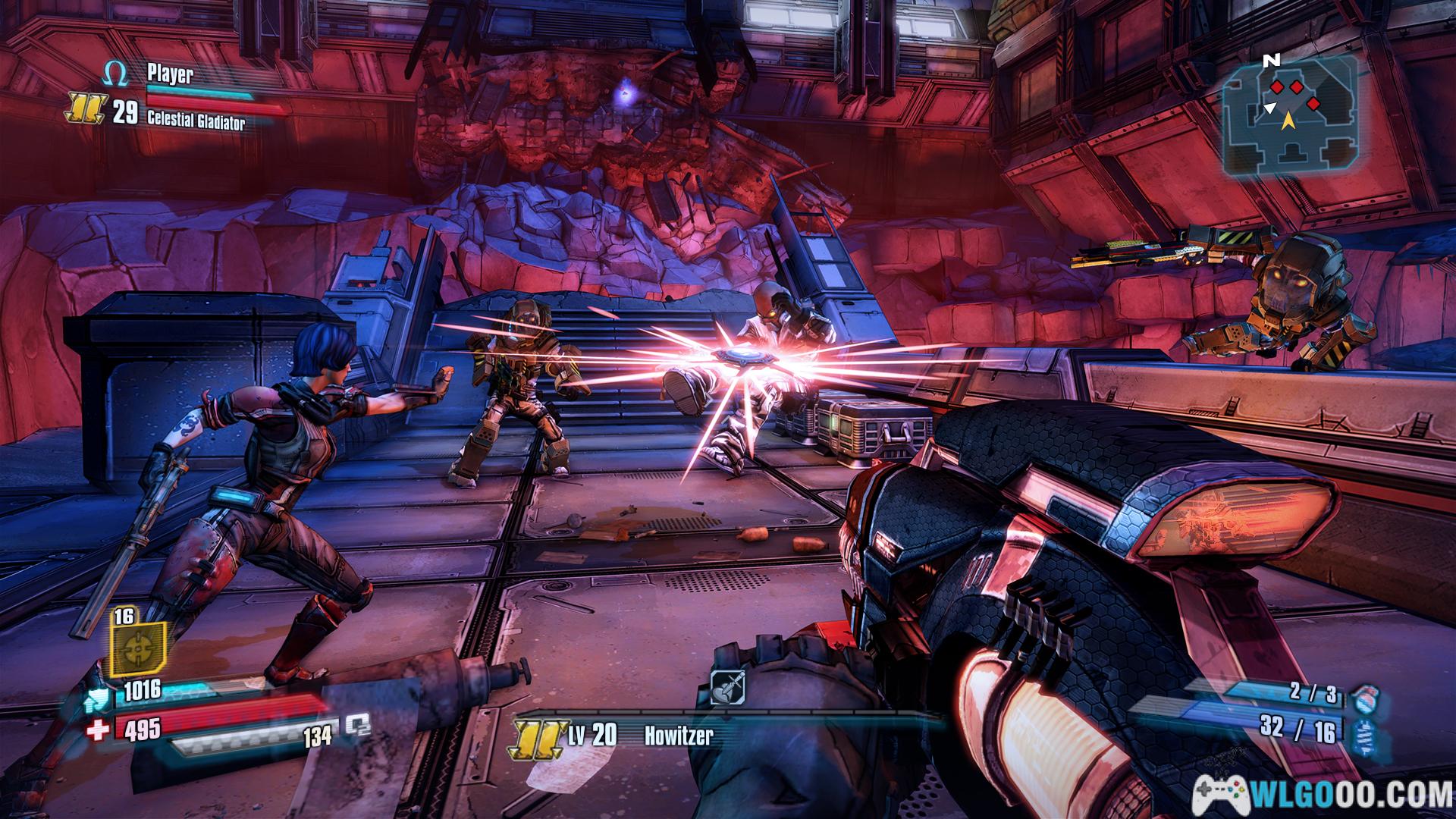
Task: Click the shield icon beside 1016
Action: 98,689
